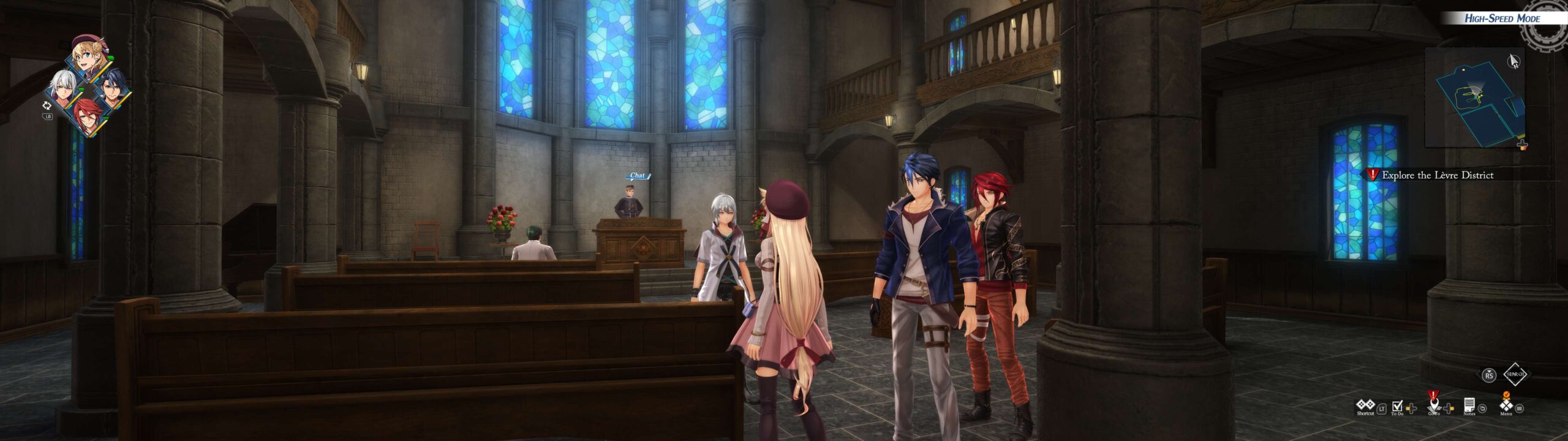The height and width of the screenshot is (441, 1568).
Task: Open the minimap of the chapel
Action: coord(1474,98)
